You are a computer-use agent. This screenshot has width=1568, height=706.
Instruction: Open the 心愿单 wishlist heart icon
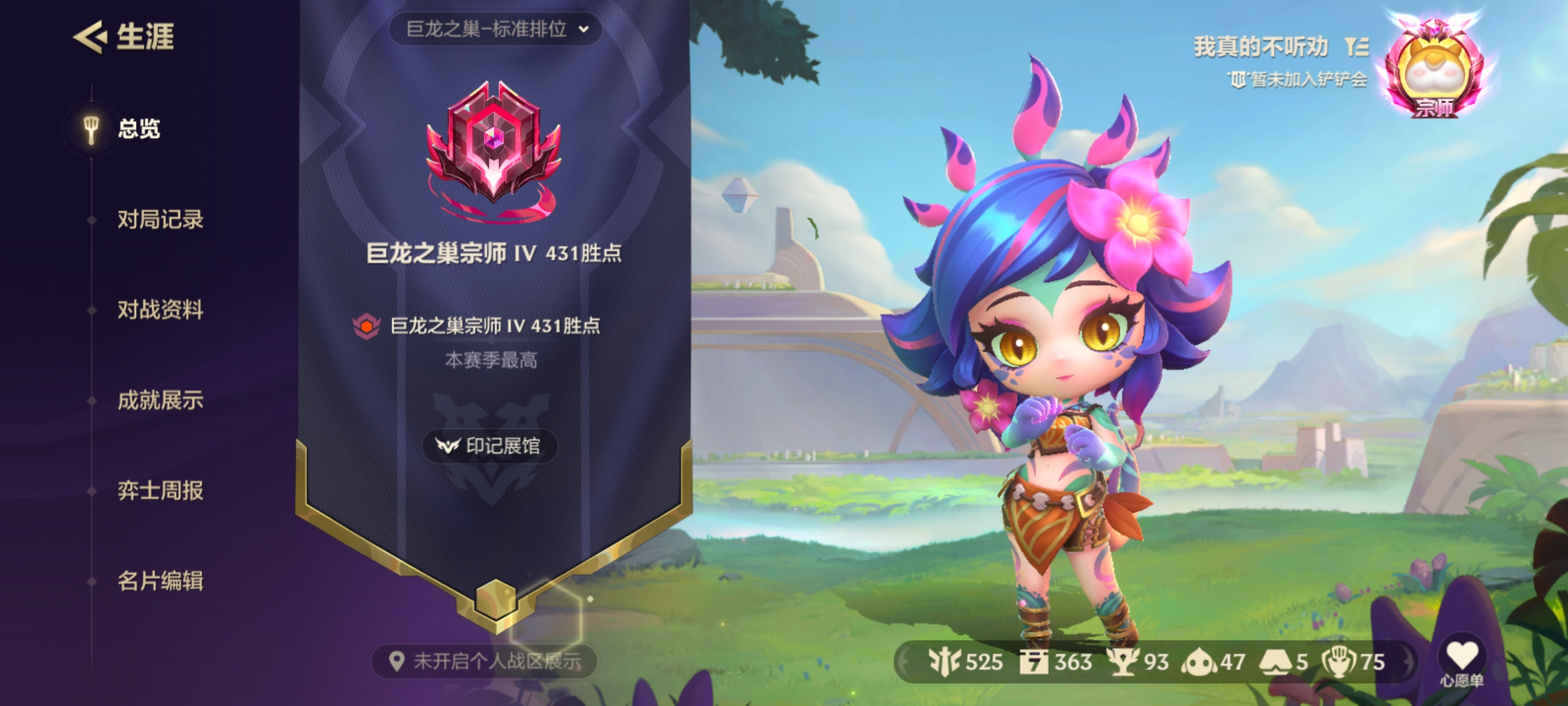tap(1462, 656)
